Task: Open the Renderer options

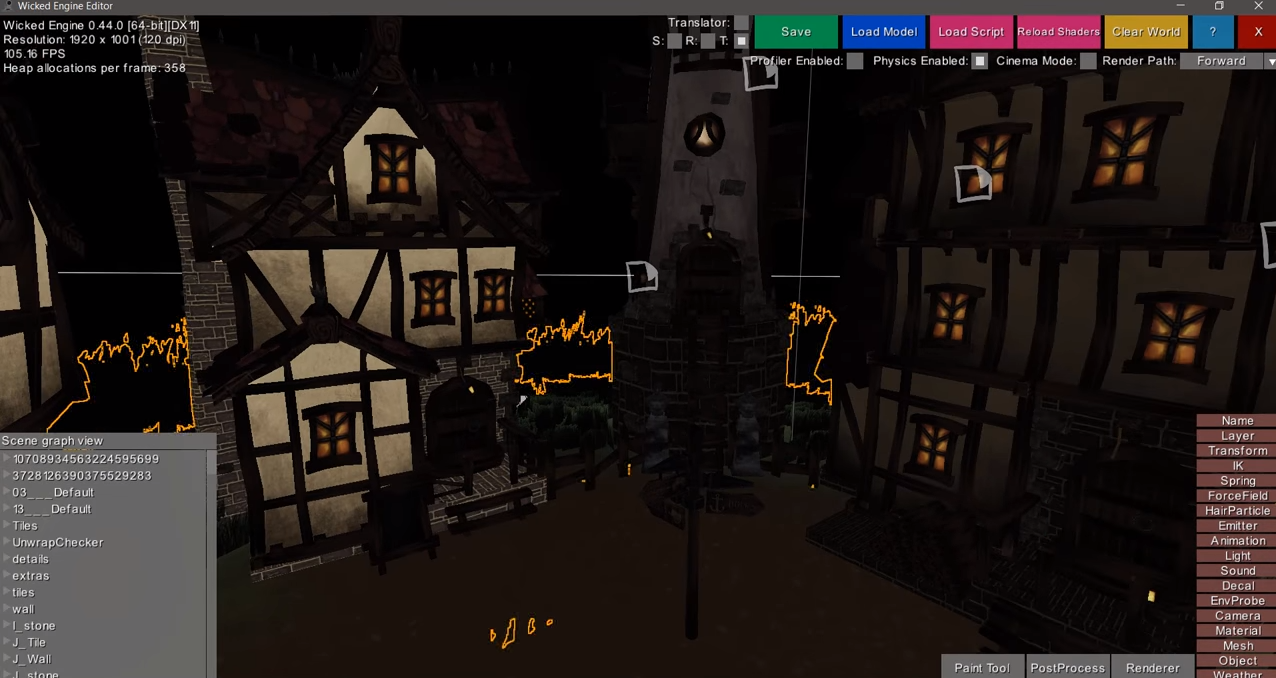Action: point(1152,668)
